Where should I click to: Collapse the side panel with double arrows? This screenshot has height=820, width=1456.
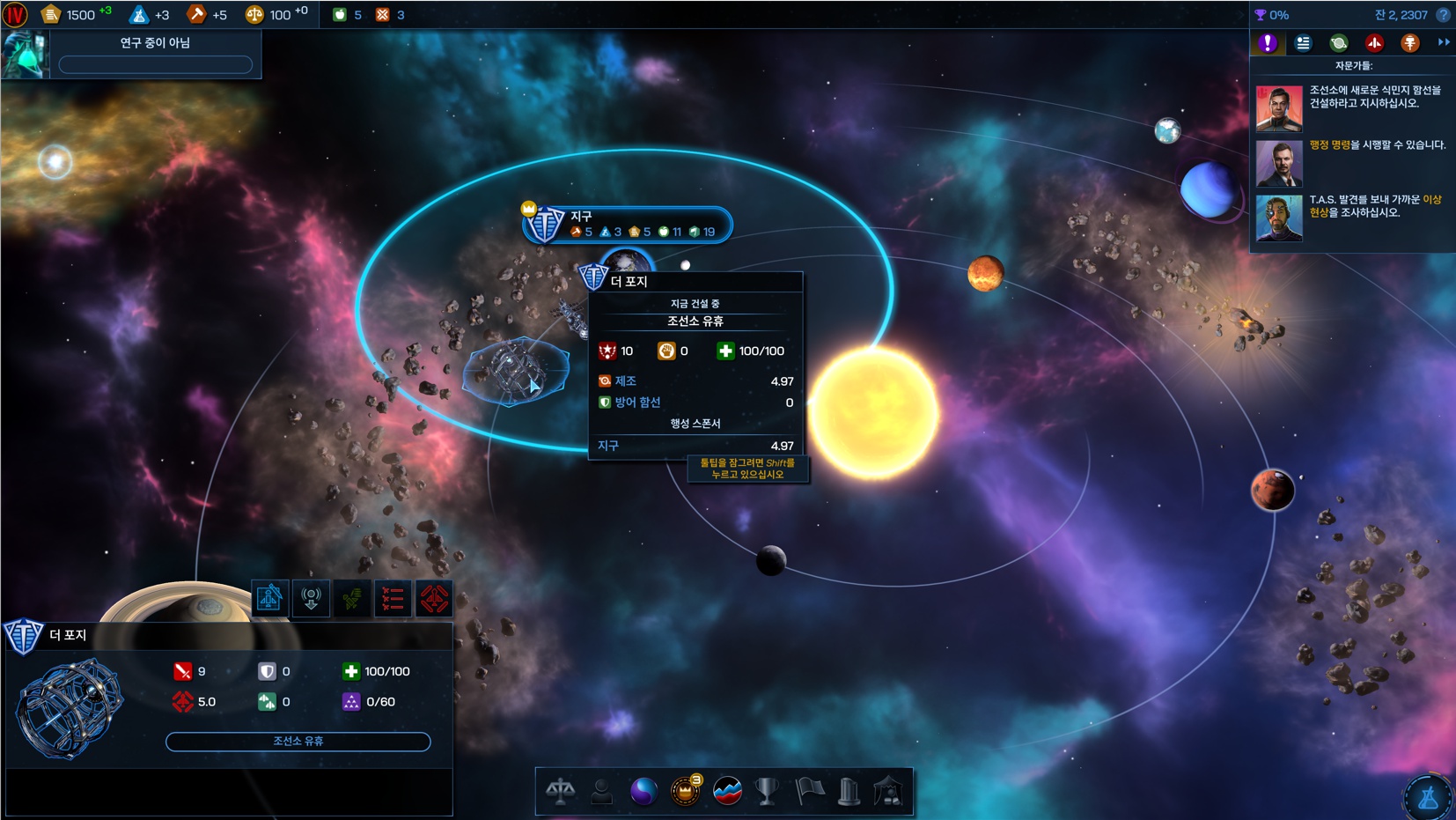point(1443,42)
